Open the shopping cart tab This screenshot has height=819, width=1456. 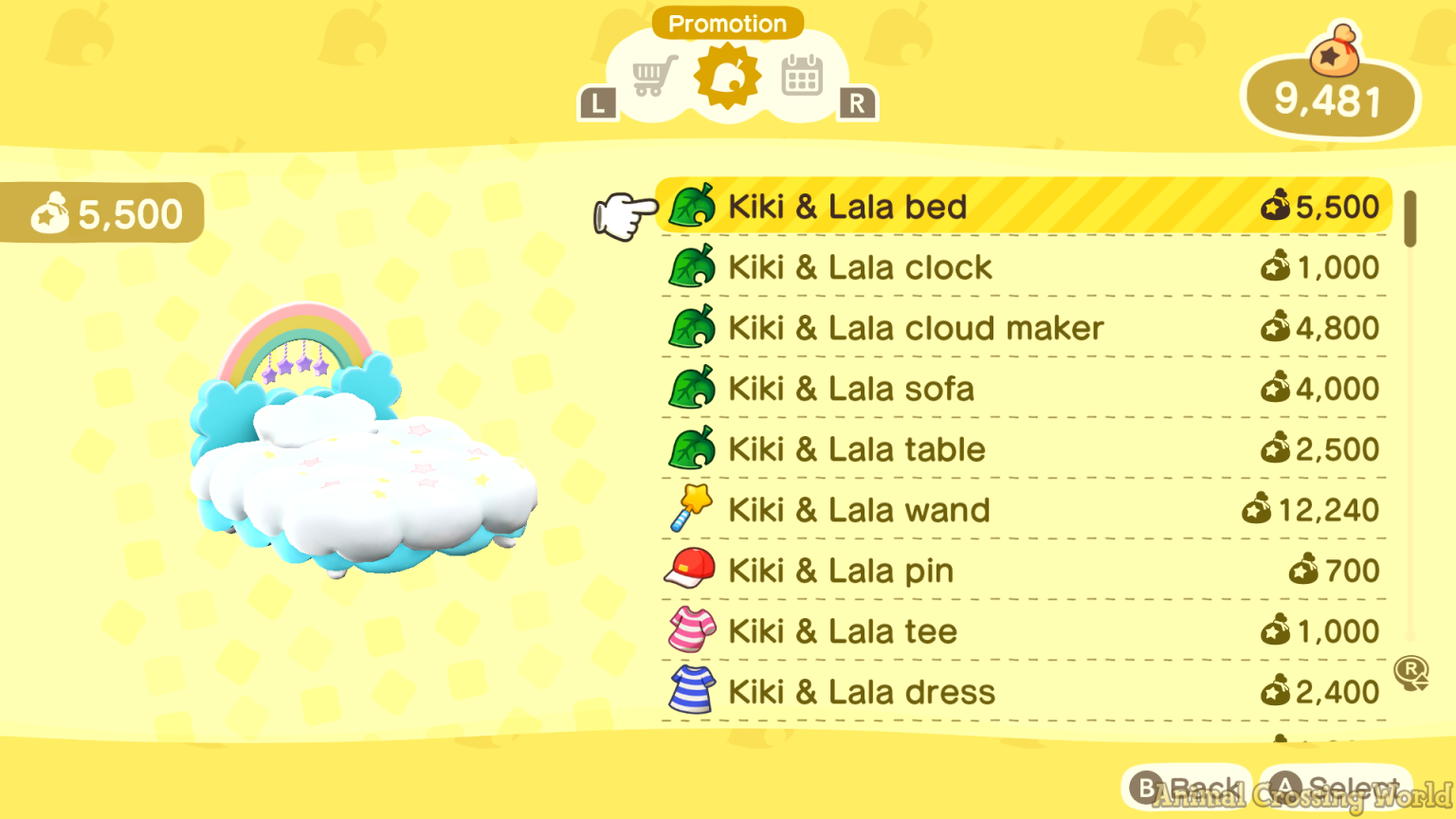[653, 76]
